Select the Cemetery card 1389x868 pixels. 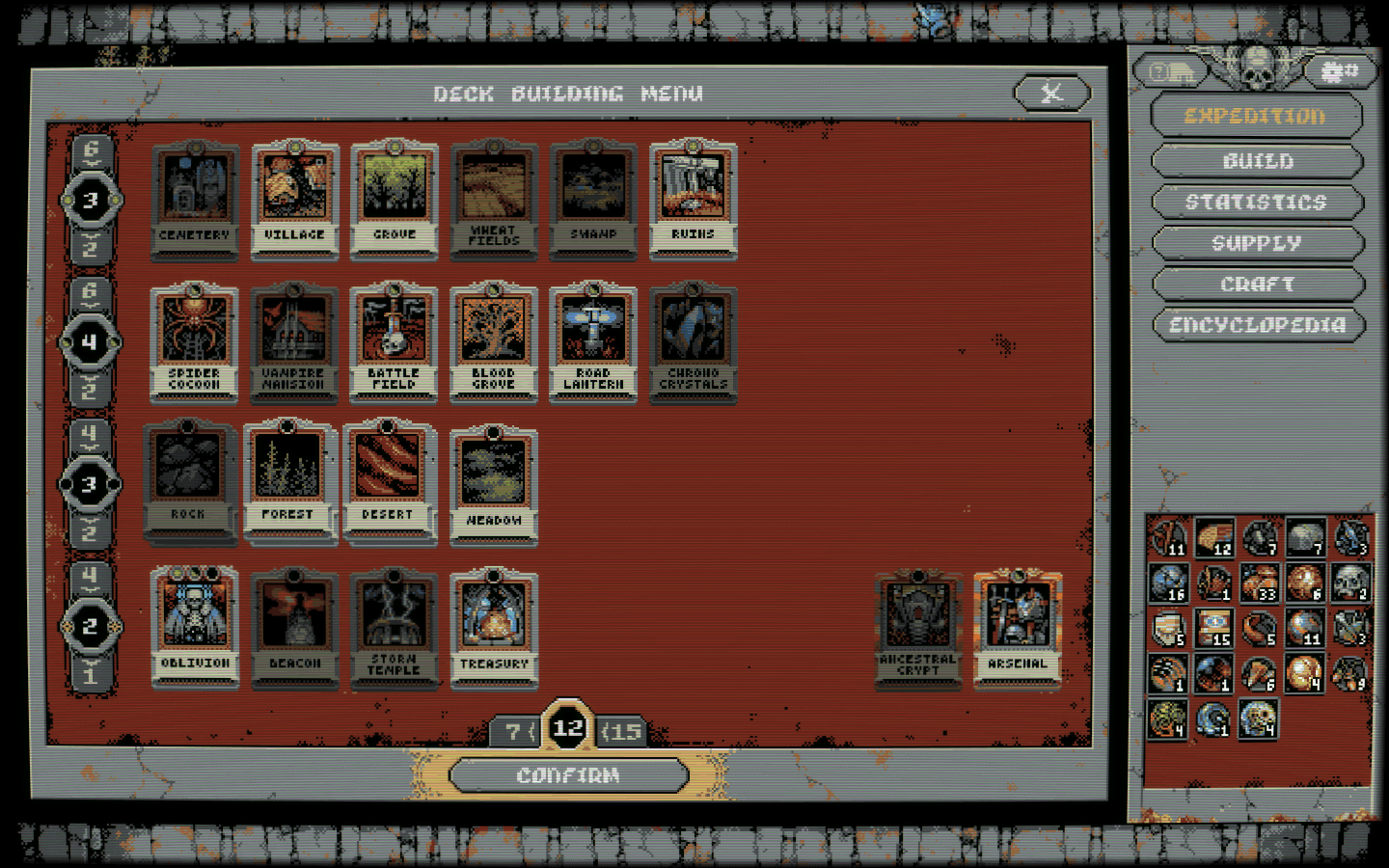point(194,198)
